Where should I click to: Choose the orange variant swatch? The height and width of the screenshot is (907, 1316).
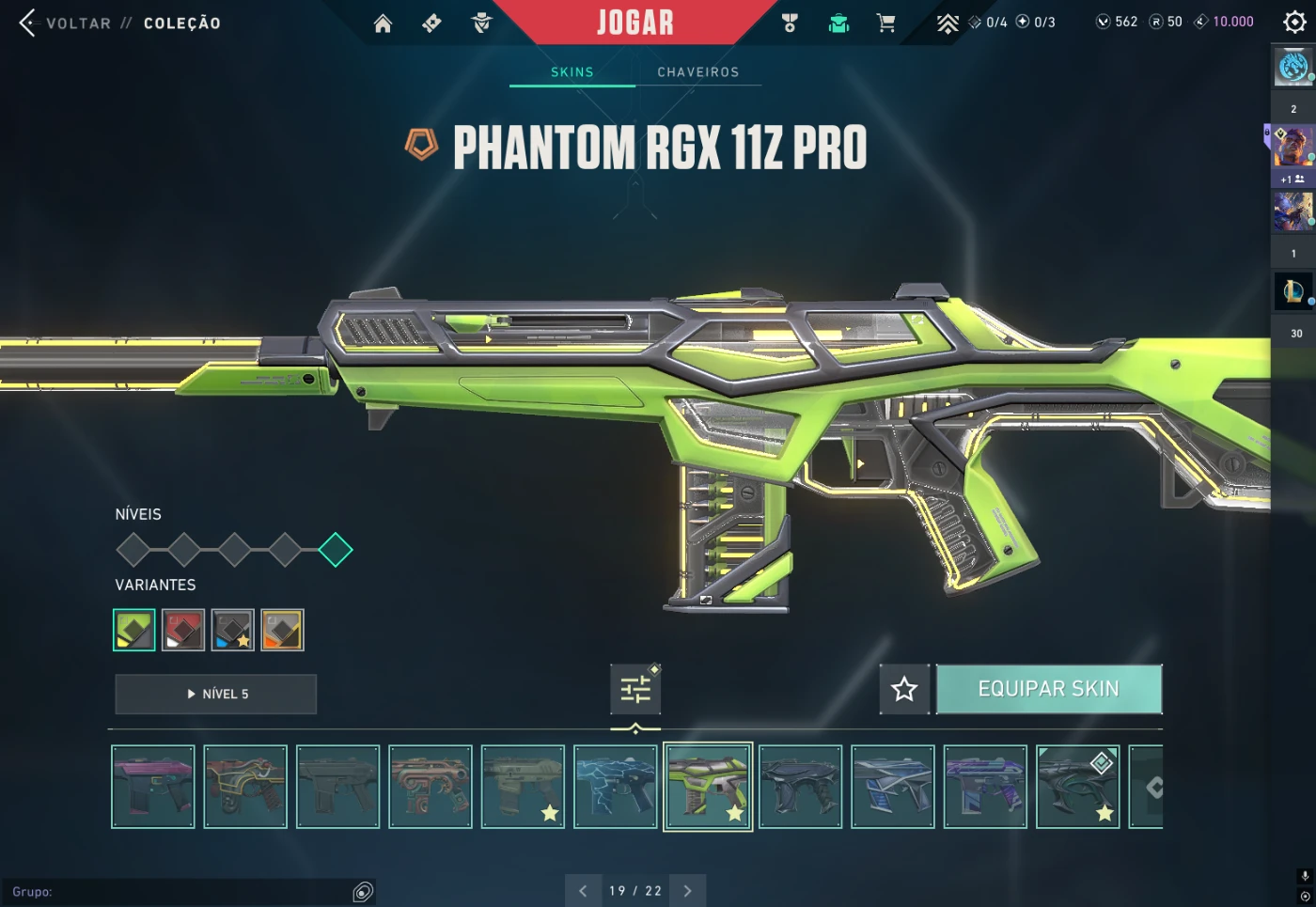click(282, 630)
